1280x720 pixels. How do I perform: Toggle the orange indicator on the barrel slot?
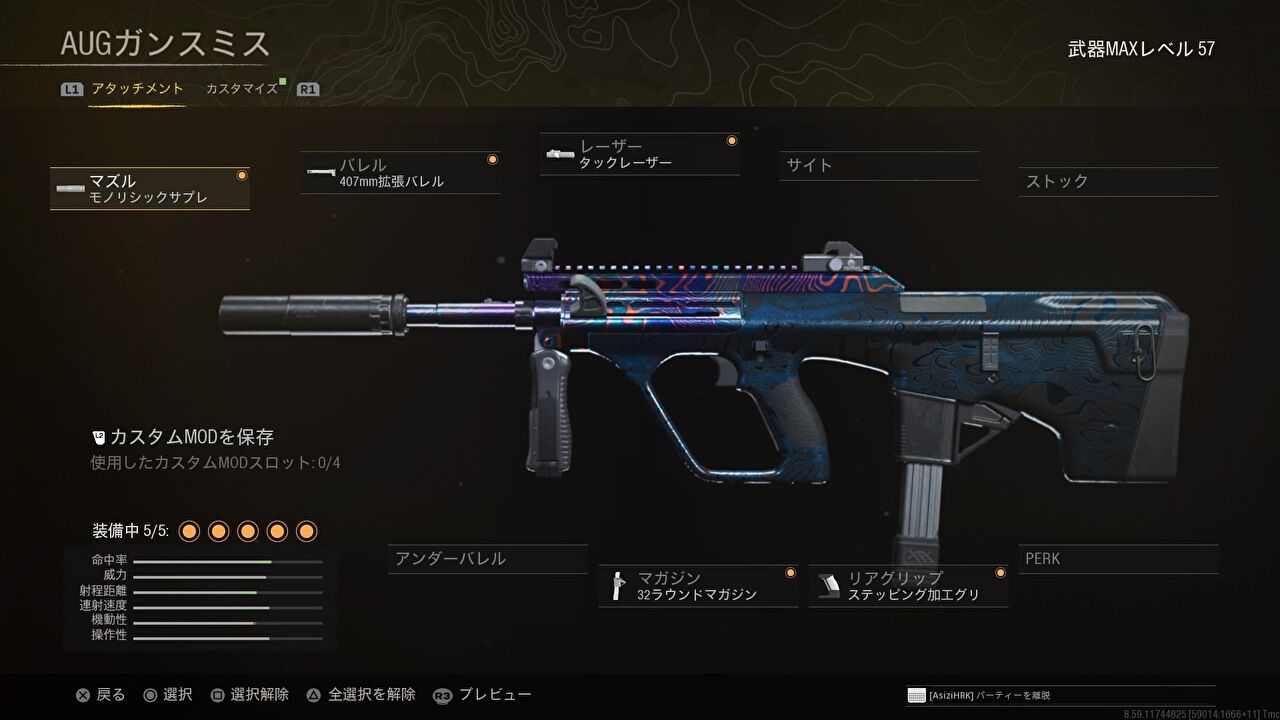pos(491,157)
